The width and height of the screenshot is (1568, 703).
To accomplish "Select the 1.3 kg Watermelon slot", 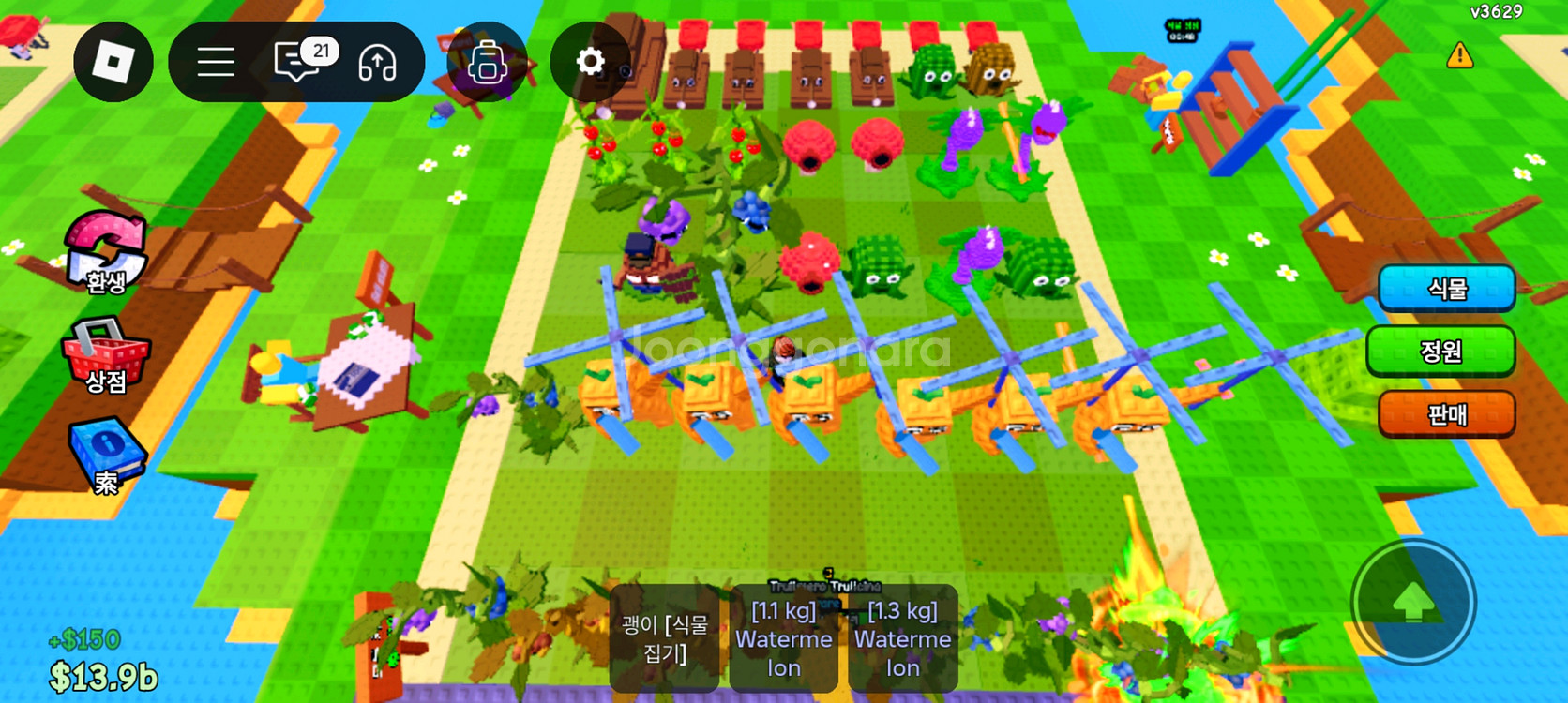I will click(x=902, y=638).
